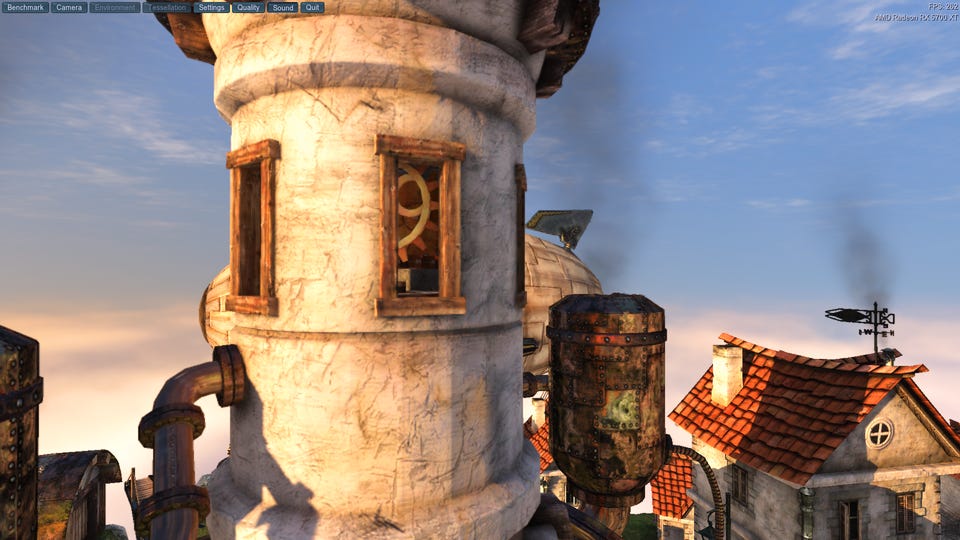Image resolution: width=960 pixels, height=540 pixels.
Task: Select the dimmed Tessellation button
Action: 167,7
